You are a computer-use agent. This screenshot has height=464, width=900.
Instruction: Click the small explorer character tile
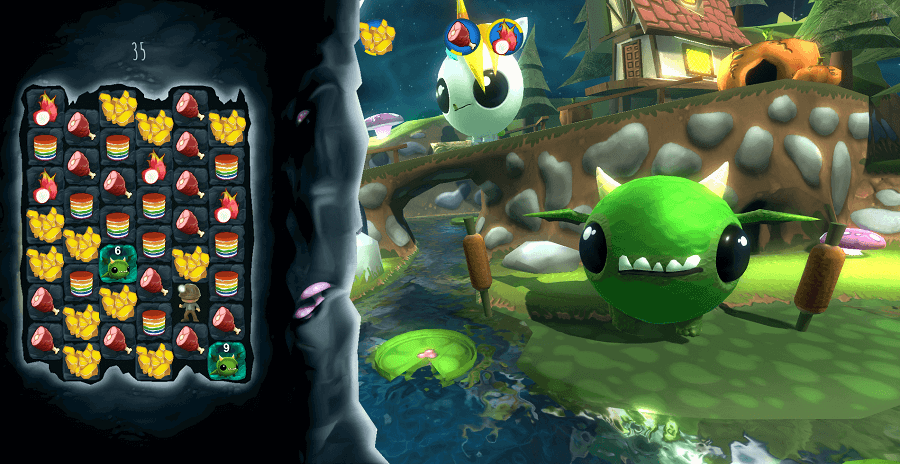[x=189, y=301]
